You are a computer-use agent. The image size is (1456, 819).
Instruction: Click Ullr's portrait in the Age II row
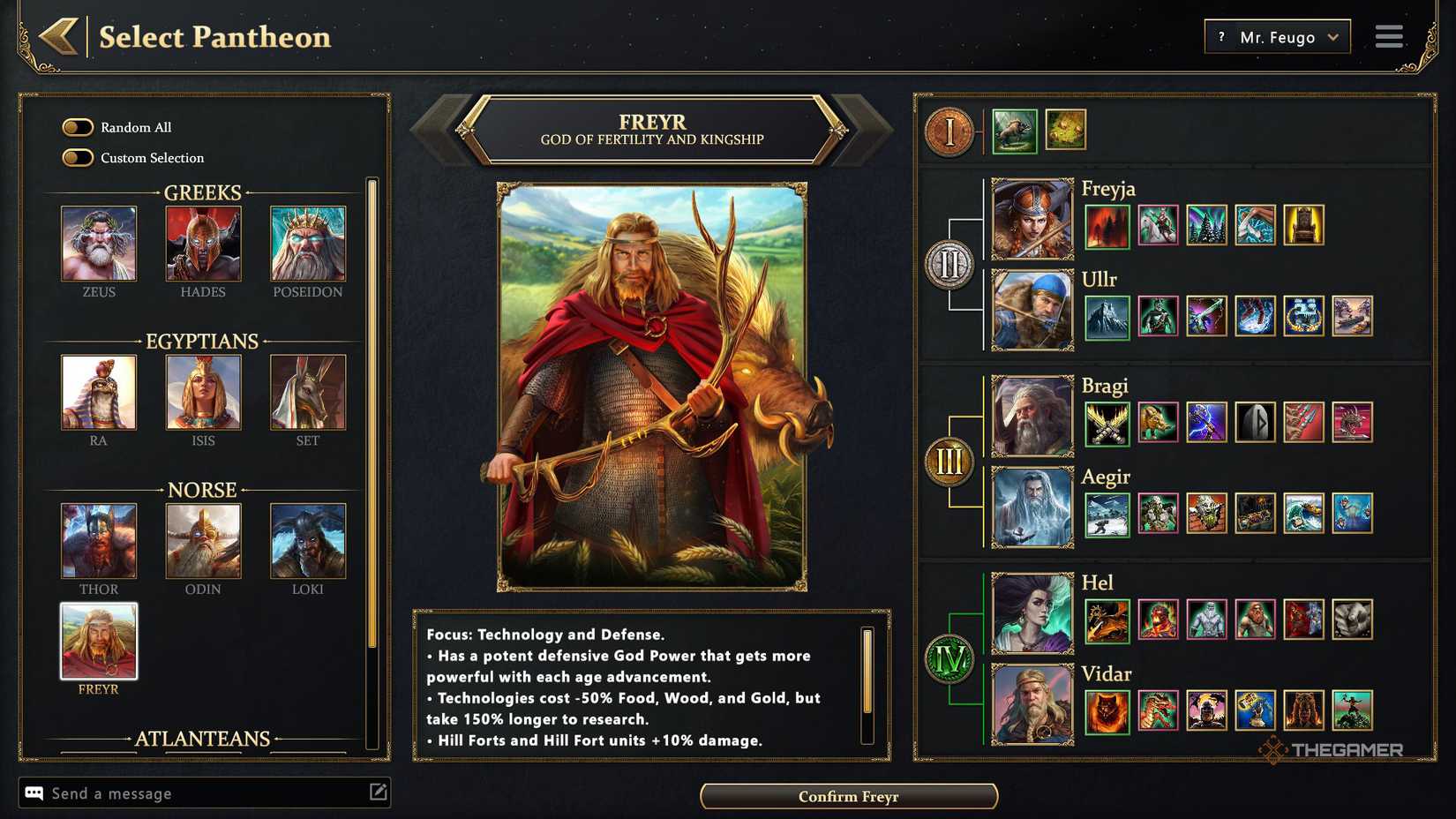click(x=1032, y=311)
